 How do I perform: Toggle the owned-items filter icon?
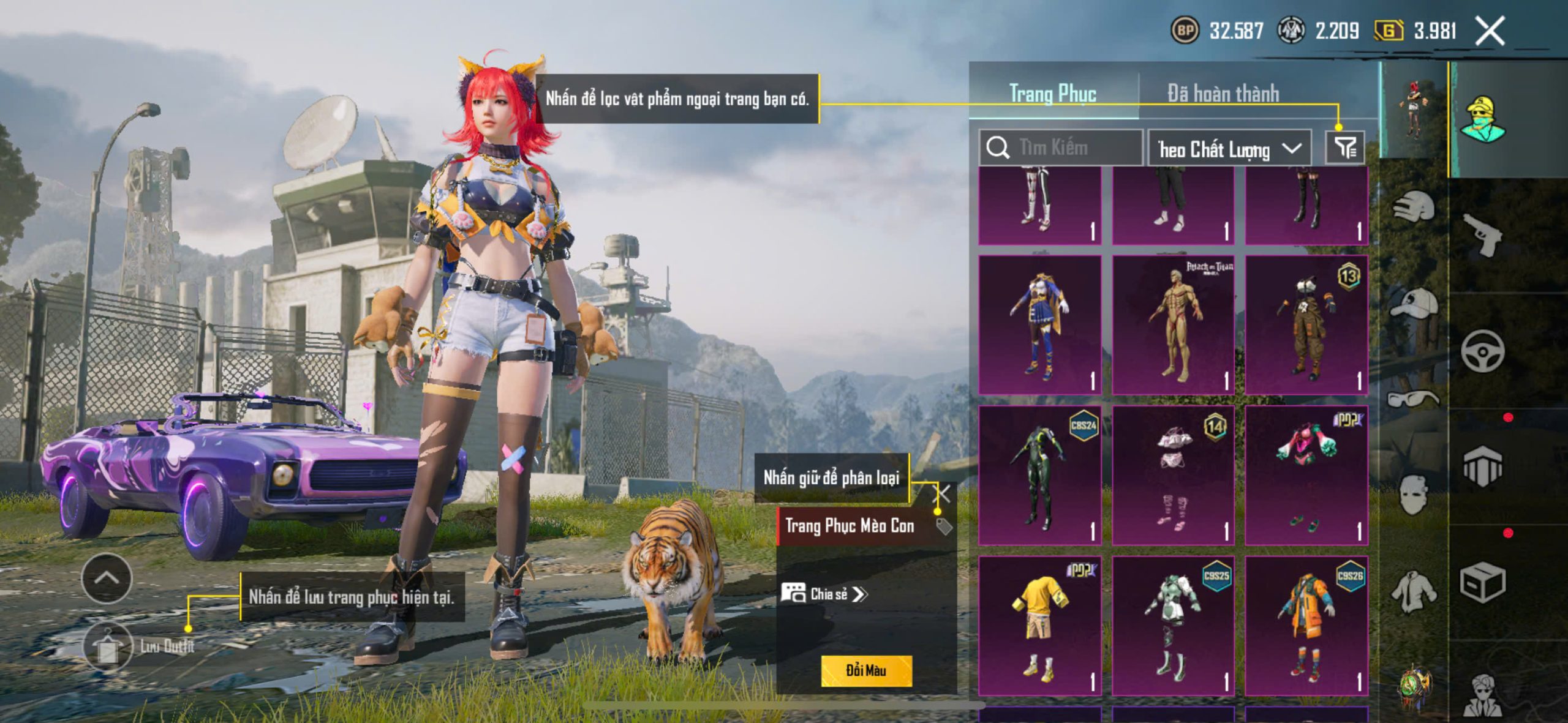point(1345,148)
